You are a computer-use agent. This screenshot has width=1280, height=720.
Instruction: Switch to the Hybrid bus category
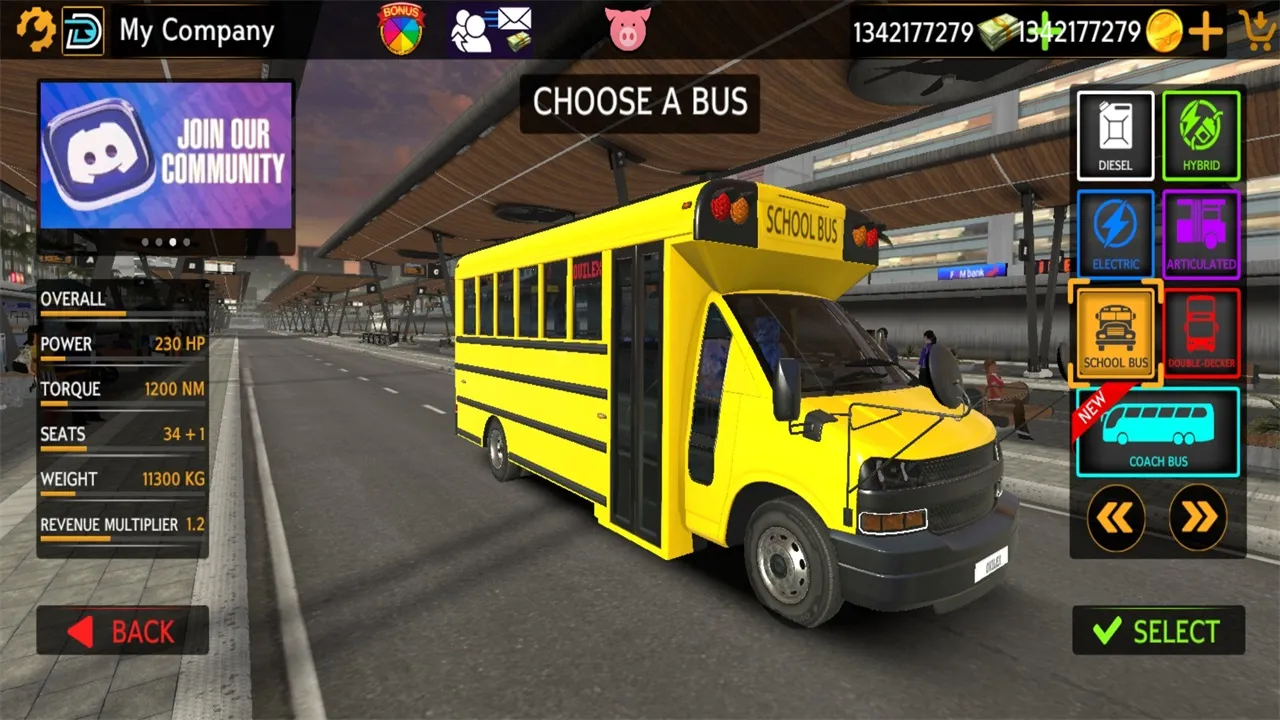click(1201, 135)
